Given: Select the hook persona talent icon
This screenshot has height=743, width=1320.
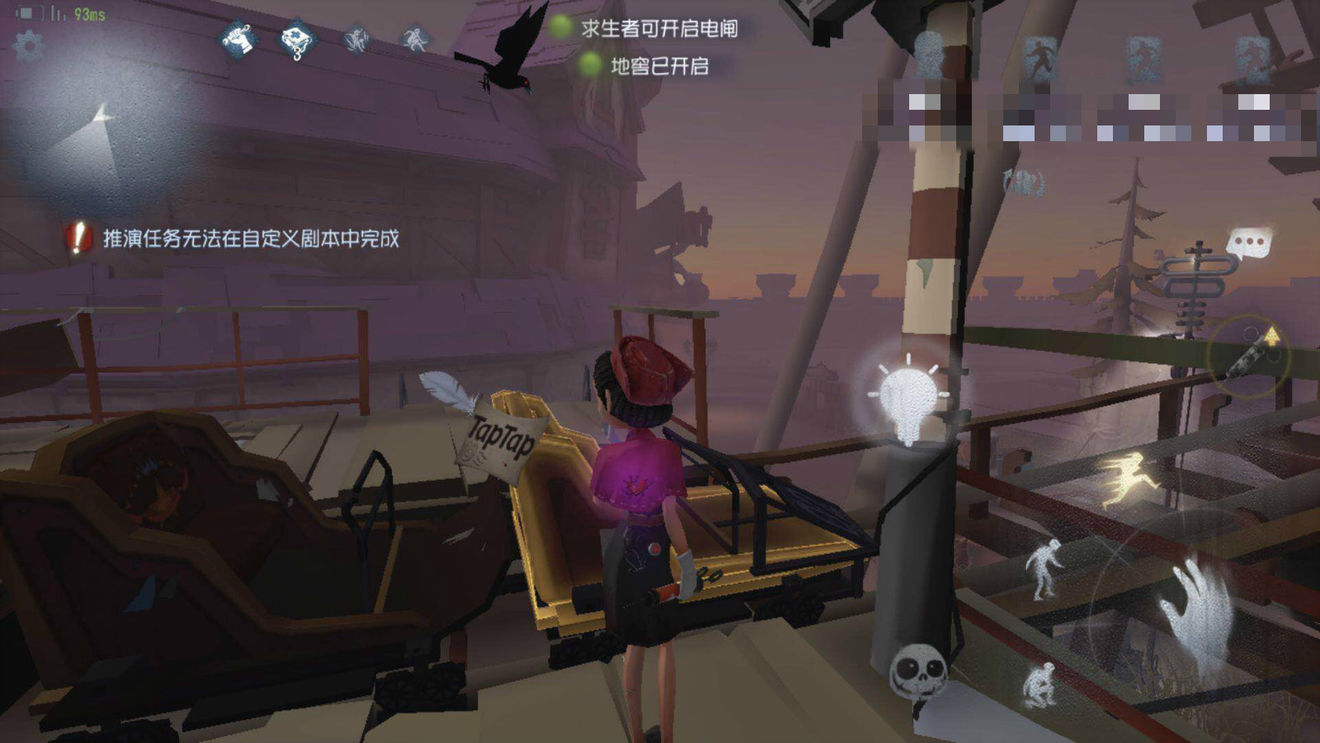Looking at the screenshot, I should coord(297,40).
